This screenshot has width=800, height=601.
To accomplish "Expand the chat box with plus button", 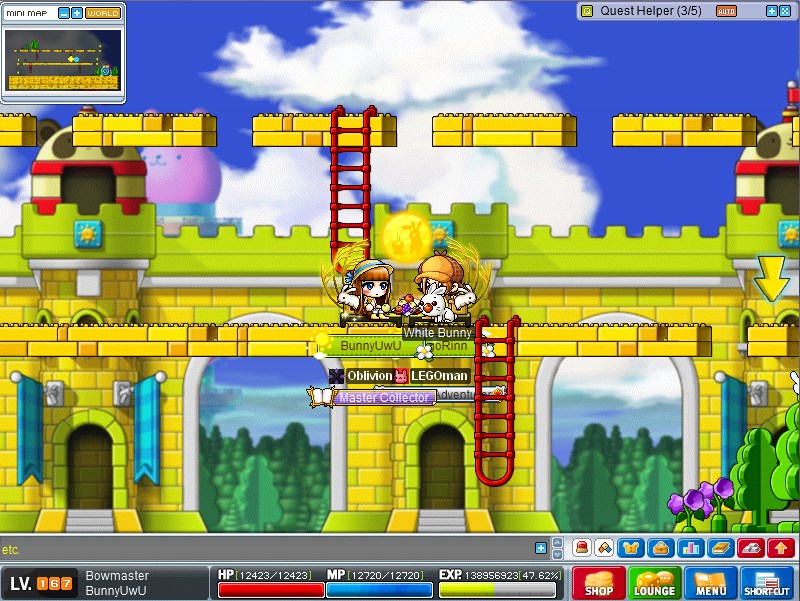I will point(541,548).
